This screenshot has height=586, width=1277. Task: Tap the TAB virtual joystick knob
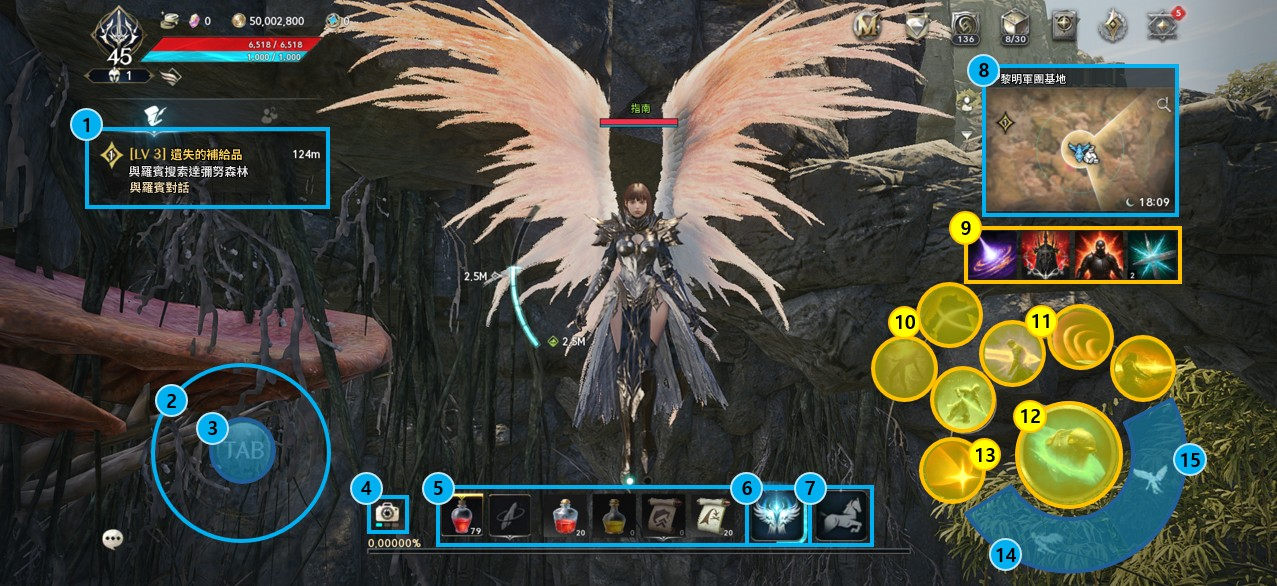243,451
